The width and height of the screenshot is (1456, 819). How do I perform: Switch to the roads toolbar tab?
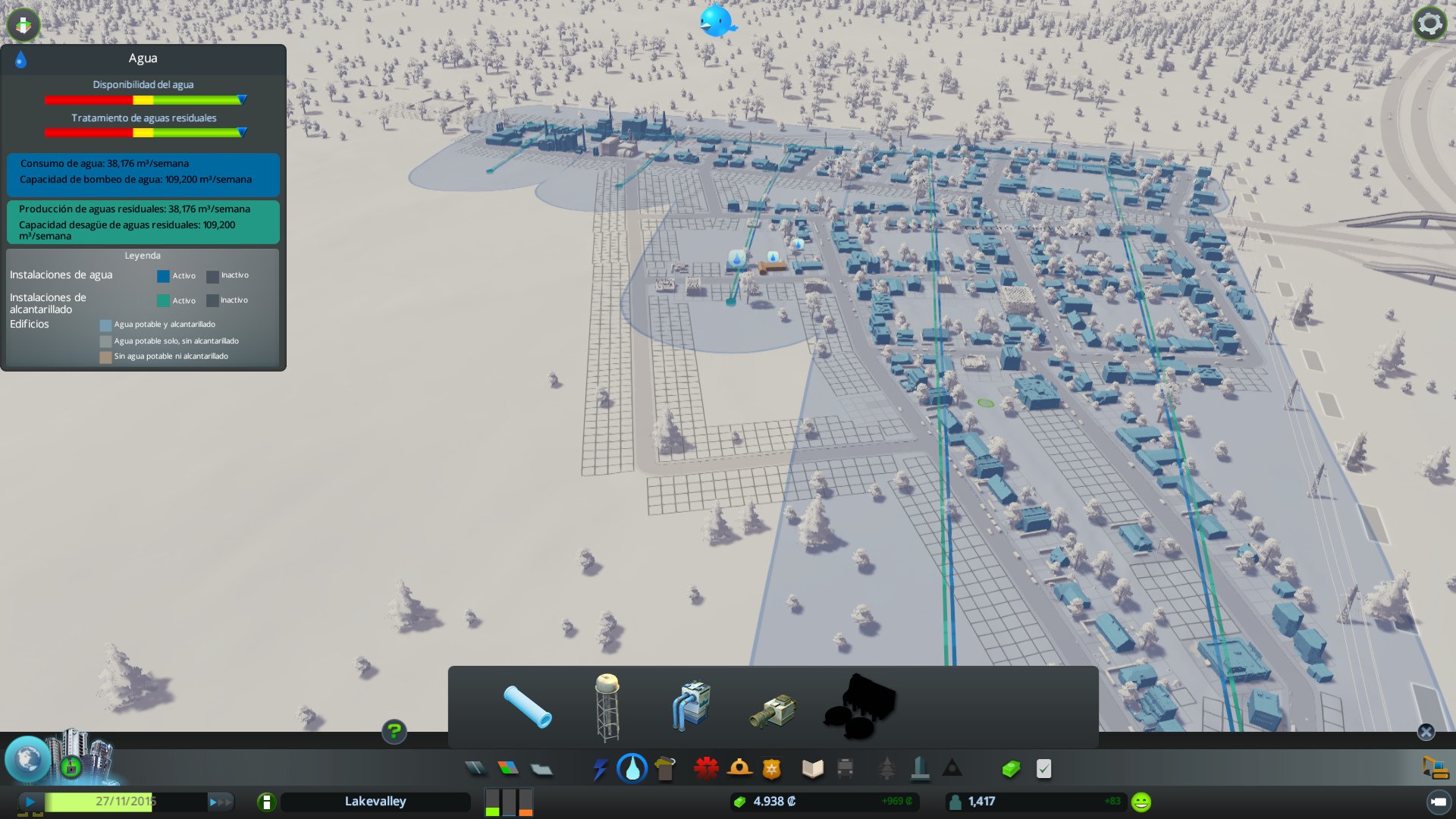pos(475,768)
